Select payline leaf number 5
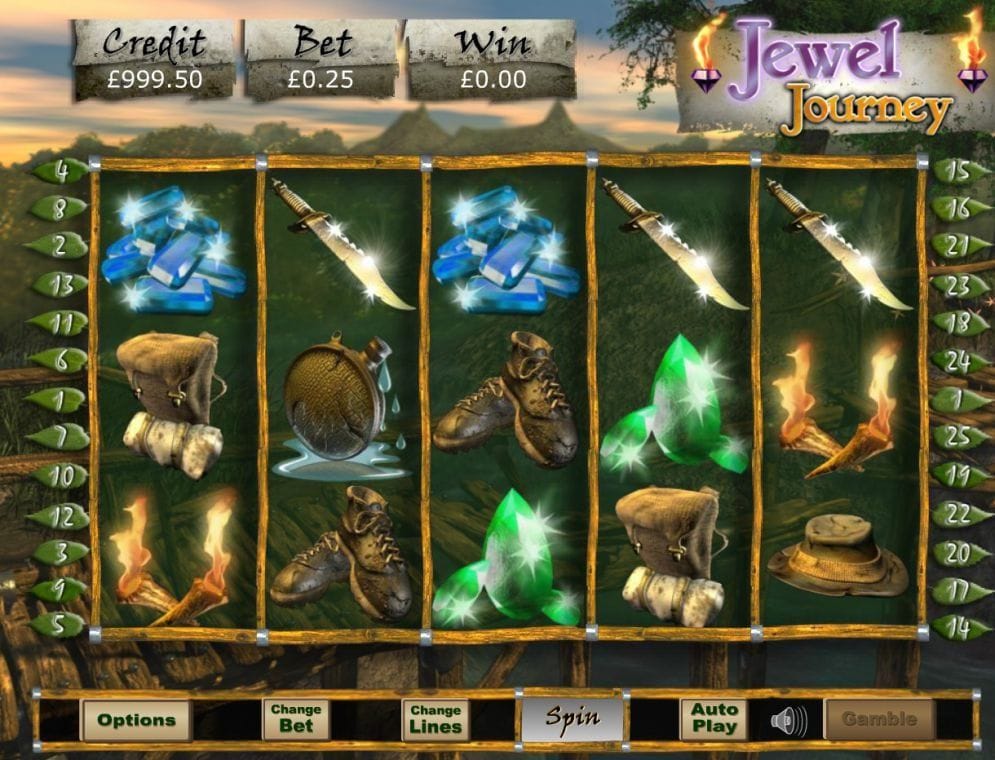This screenshot has width=995, height=760. [60, 626]
